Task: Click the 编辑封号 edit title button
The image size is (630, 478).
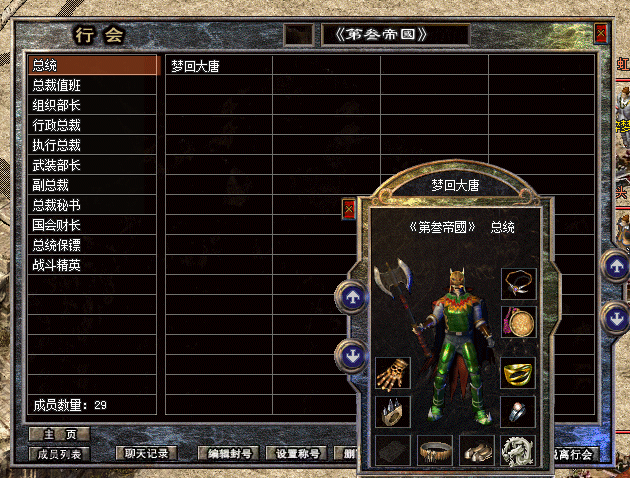Action: click(227, 454)
